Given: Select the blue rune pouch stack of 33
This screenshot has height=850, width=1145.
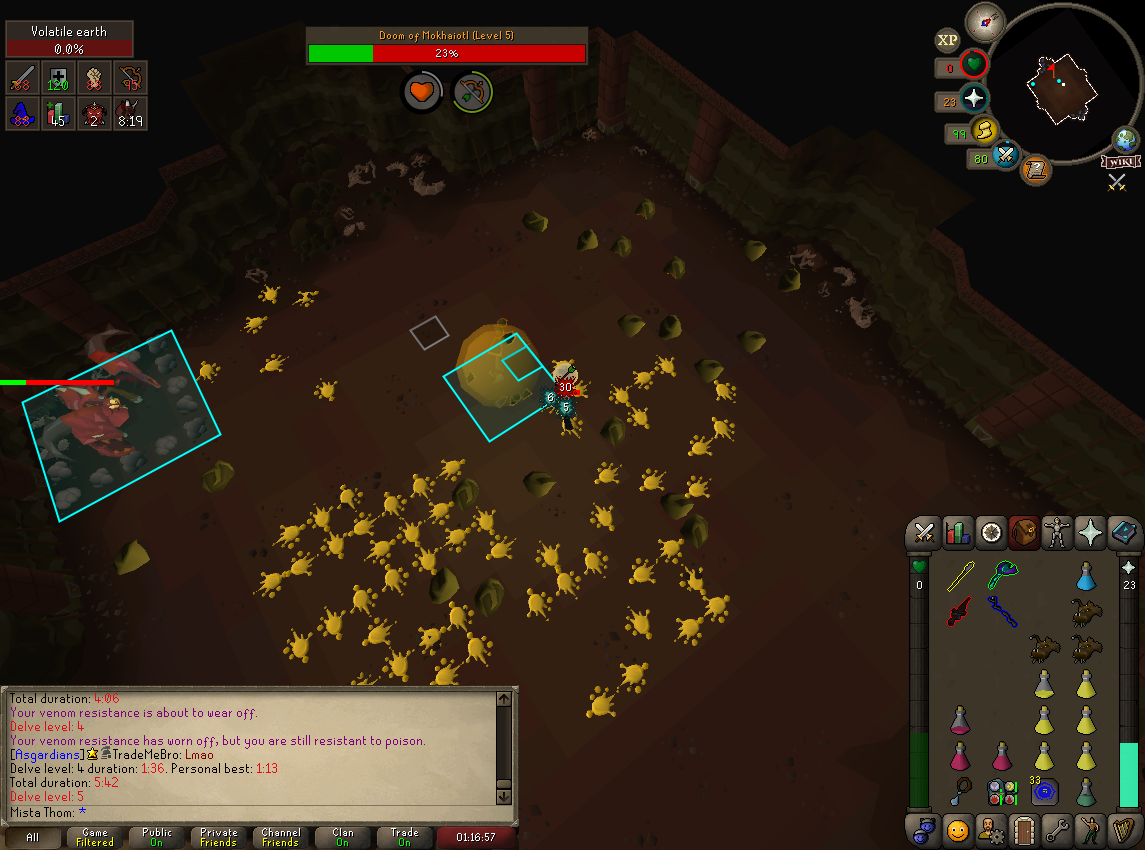Looking at the screenshot, I should [x=1044, y=791].
